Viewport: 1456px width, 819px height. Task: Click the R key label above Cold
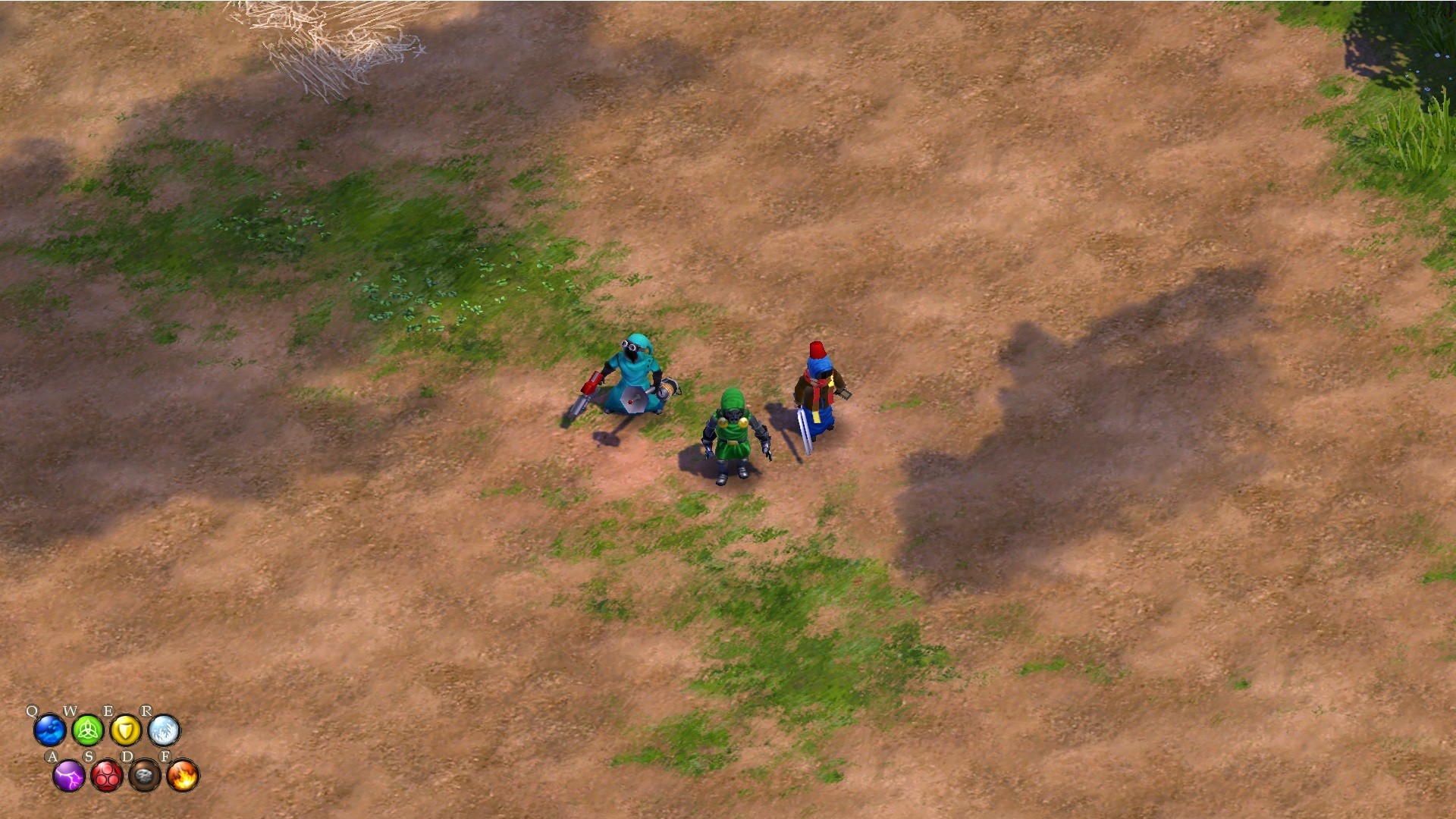[x=147, y=710]
